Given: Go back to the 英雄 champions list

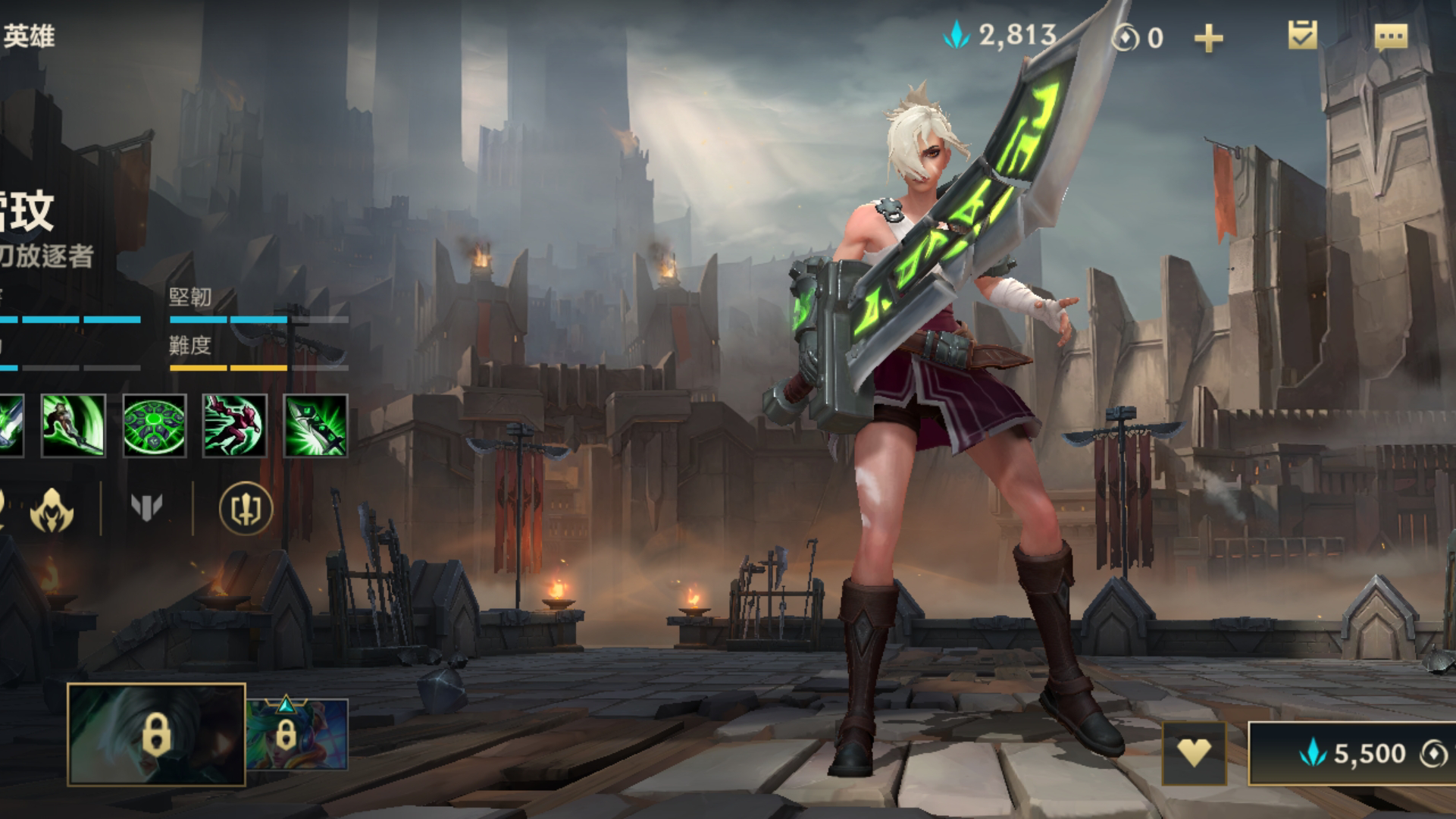Looking at the screenshot, I should coord(29,36).
